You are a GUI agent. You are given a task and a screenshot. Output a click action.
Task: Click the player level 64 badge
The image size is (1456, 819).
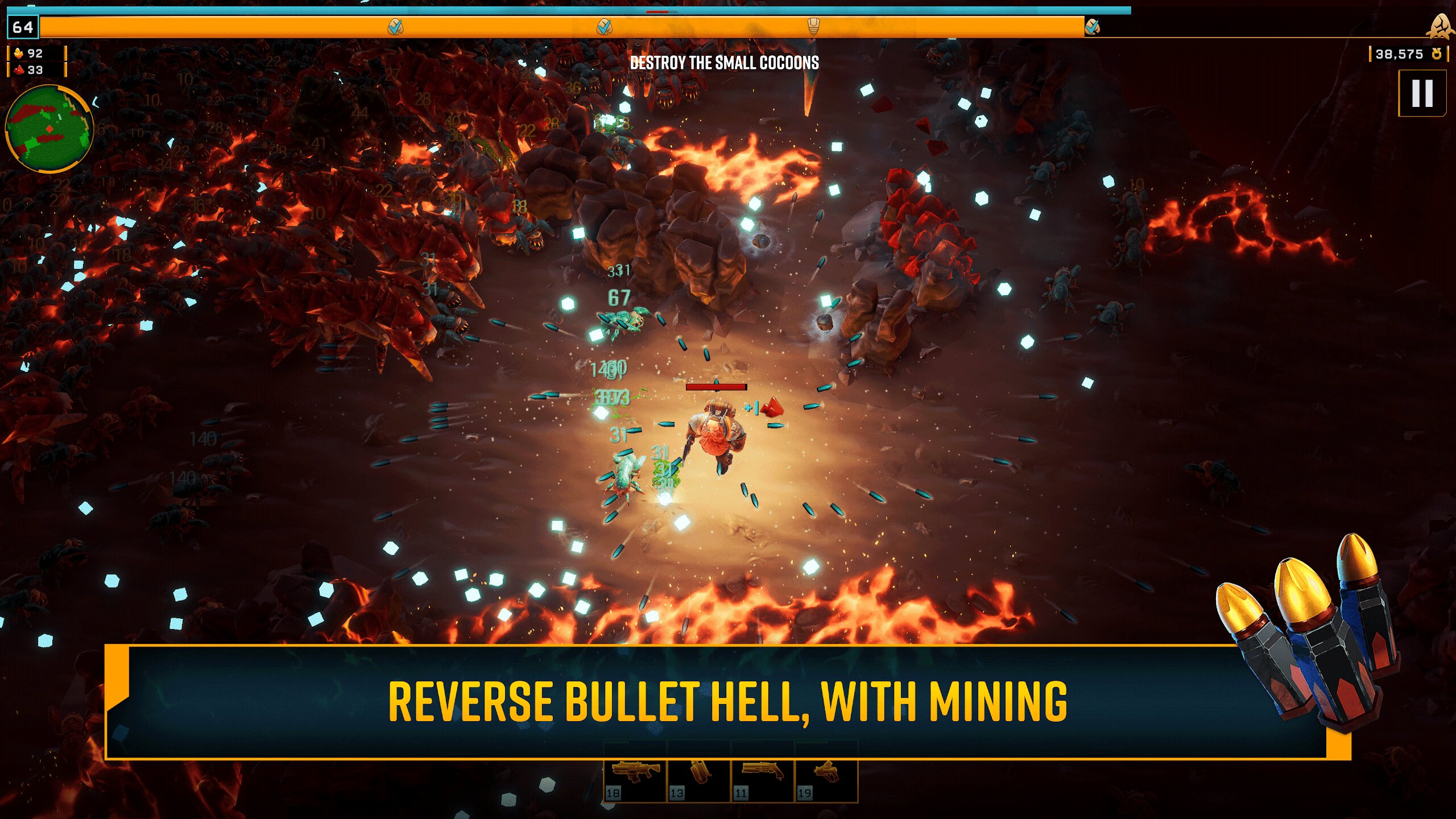[23, 27]
